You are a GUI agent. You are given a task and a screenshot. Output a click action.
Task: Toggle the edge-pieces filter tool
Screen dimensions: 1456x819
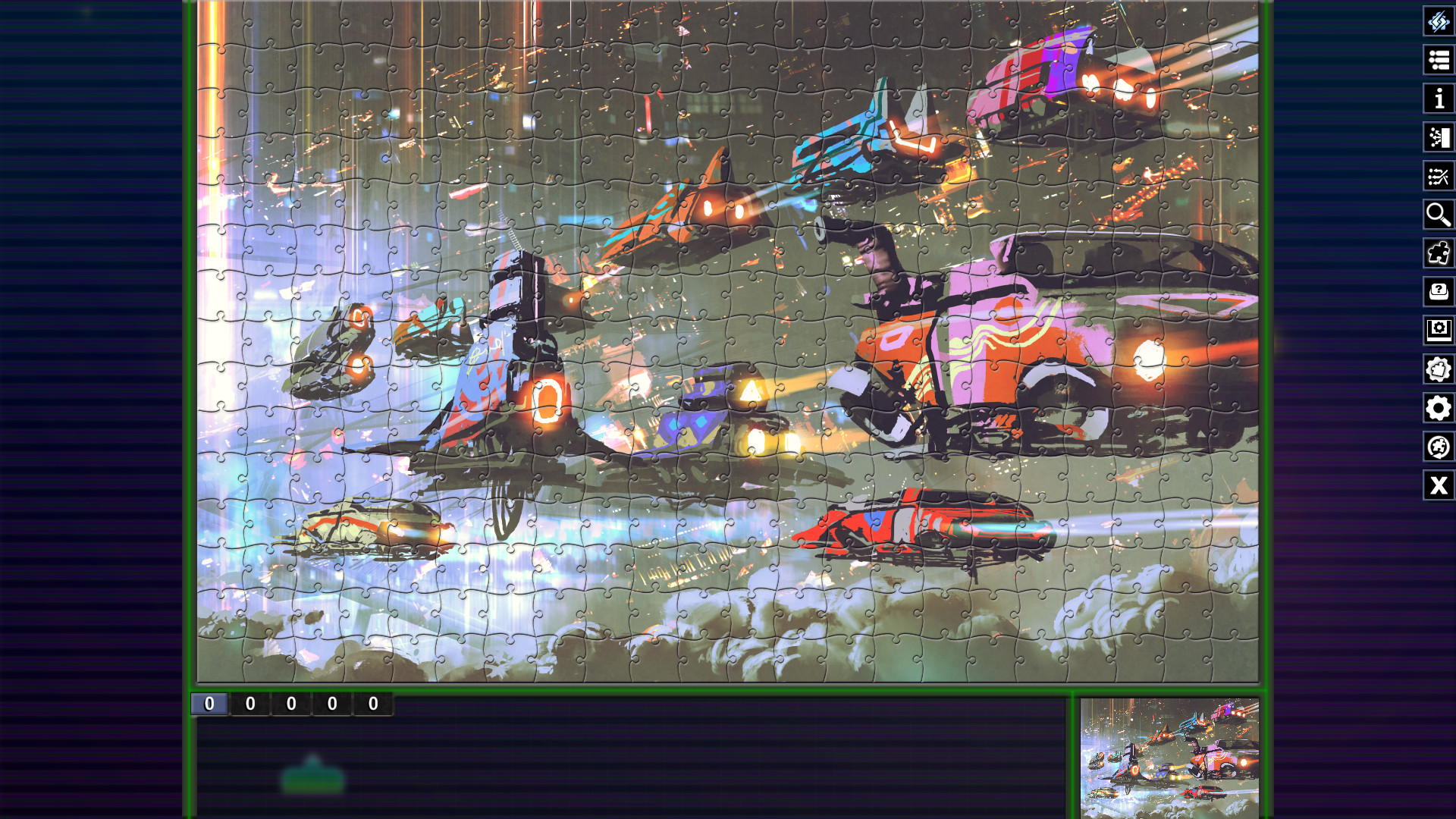pos(1439,177)
